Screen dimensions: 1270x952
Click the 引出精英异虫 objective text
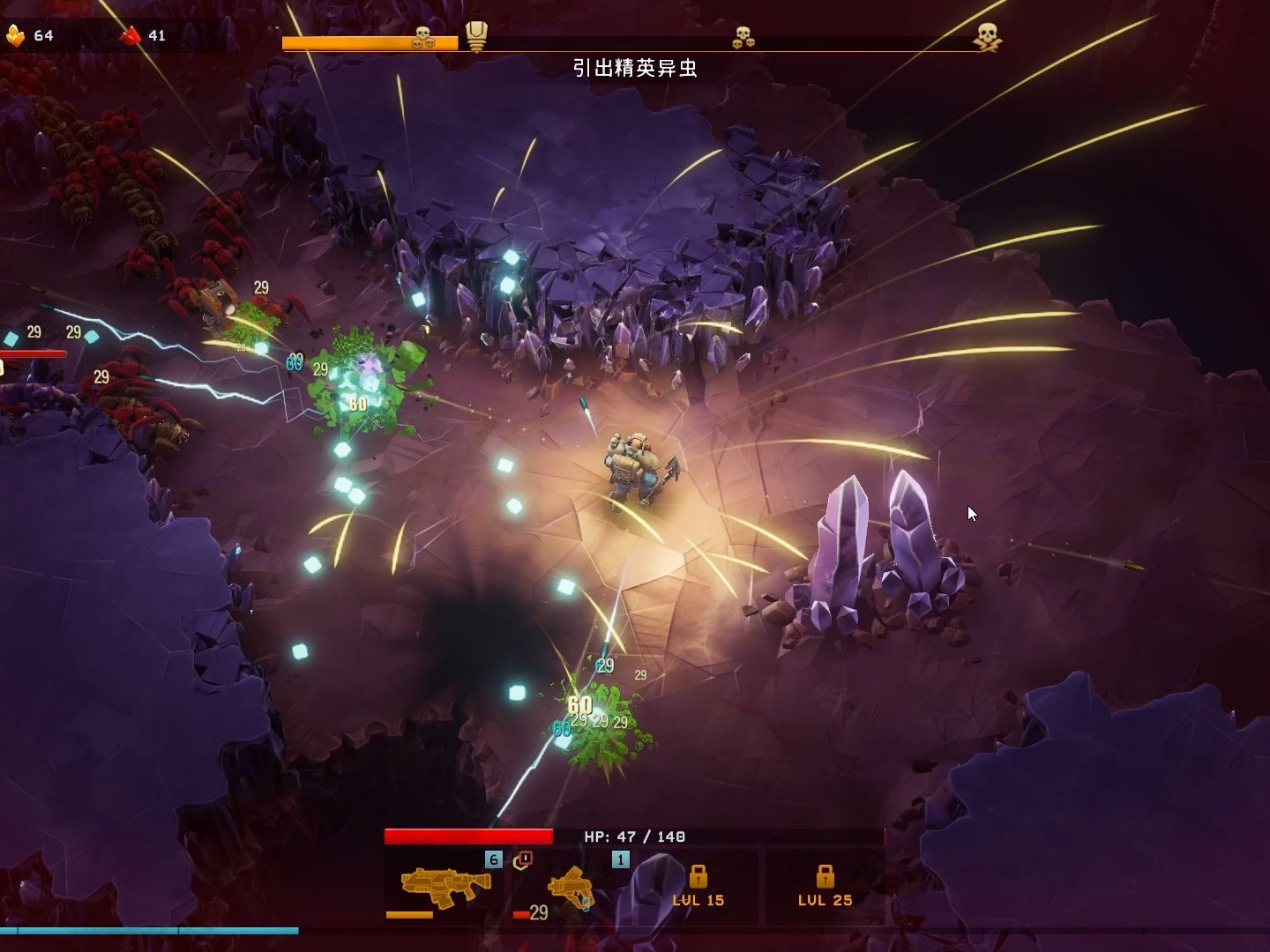tap(635, 68)
